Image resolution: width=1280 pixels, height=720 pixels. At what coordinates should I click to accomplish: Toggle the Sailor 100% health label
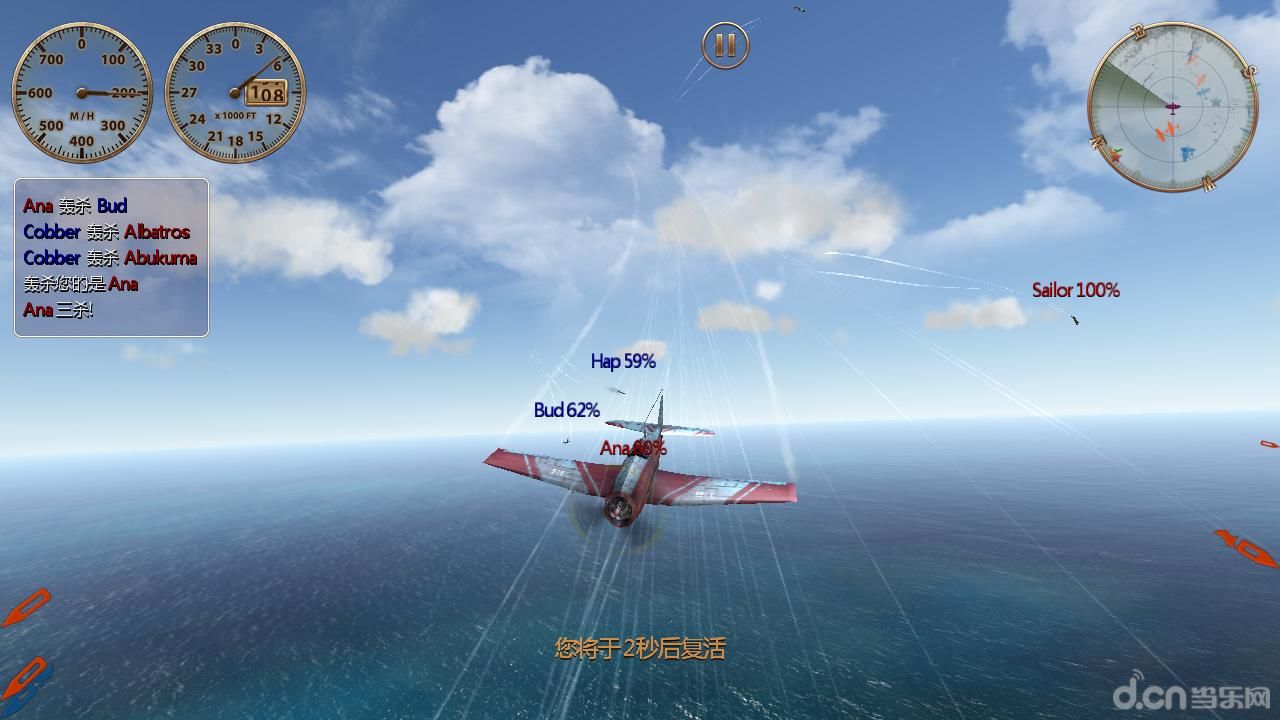[x=1076, y=291]
